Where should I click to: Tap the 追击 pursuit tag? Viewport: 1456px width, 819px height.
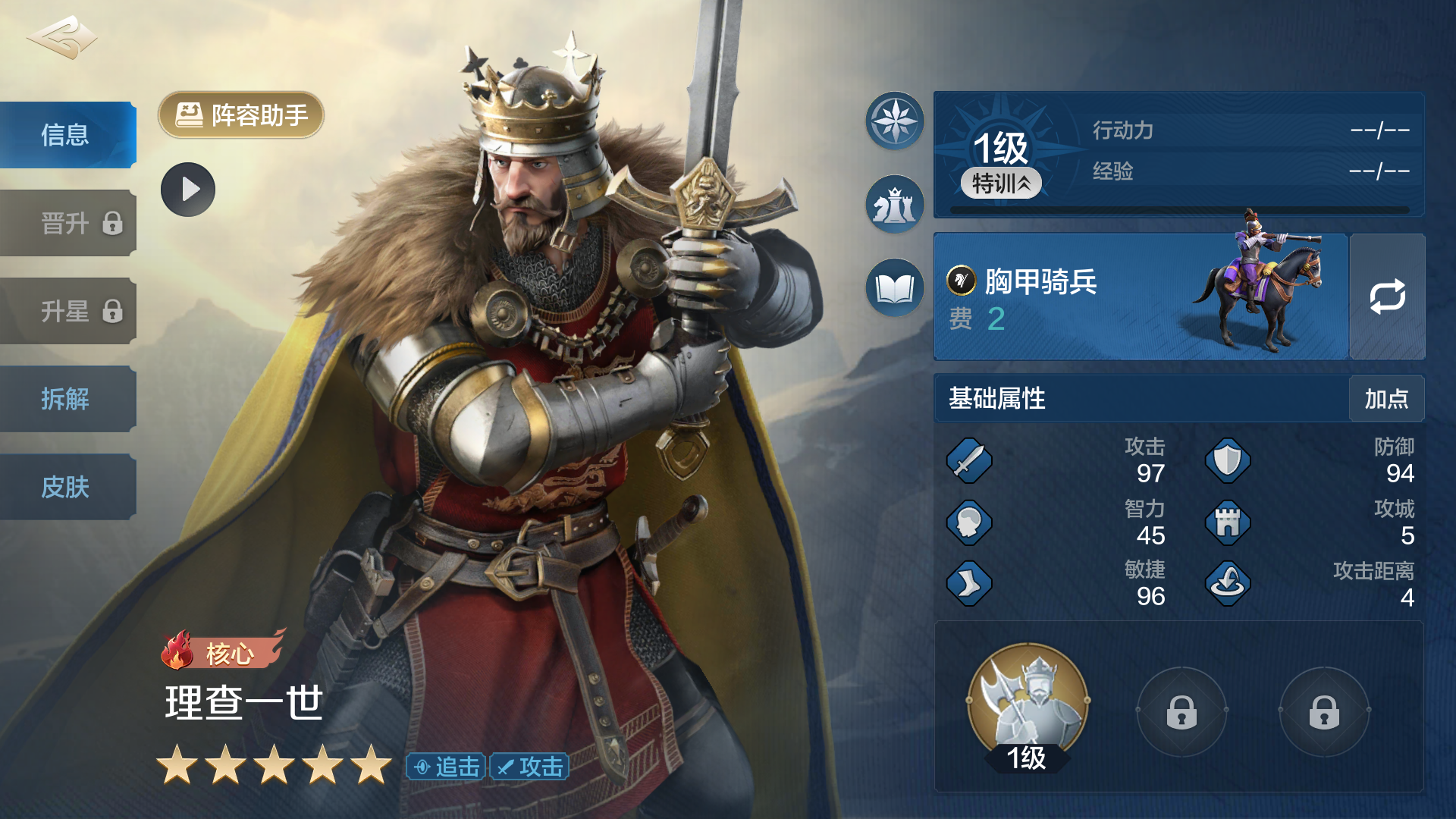[x=447, y=767]
